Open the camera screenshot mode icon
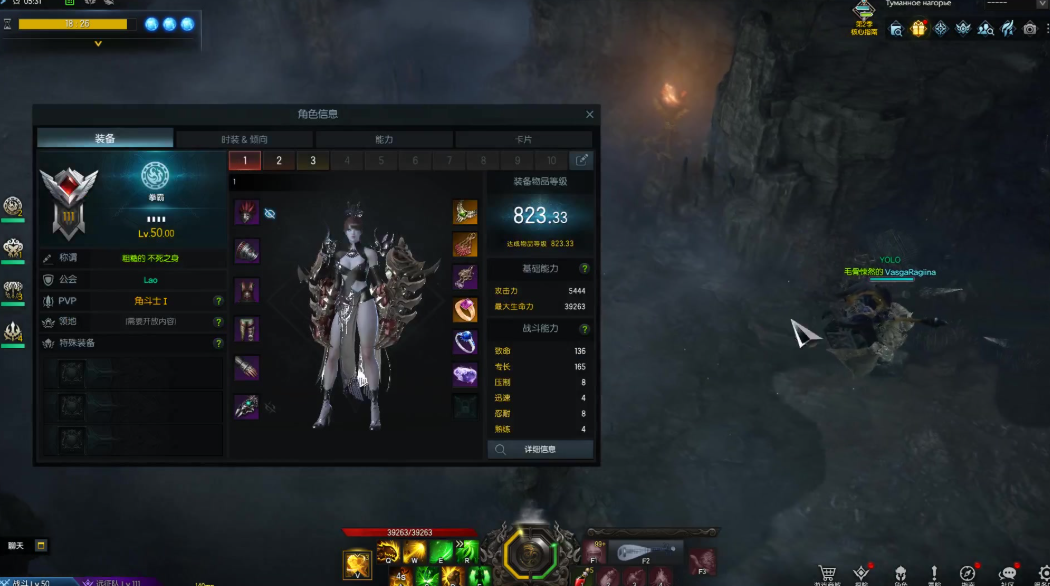Viewport: 1050px width, 586px height. pos(1030,29)
